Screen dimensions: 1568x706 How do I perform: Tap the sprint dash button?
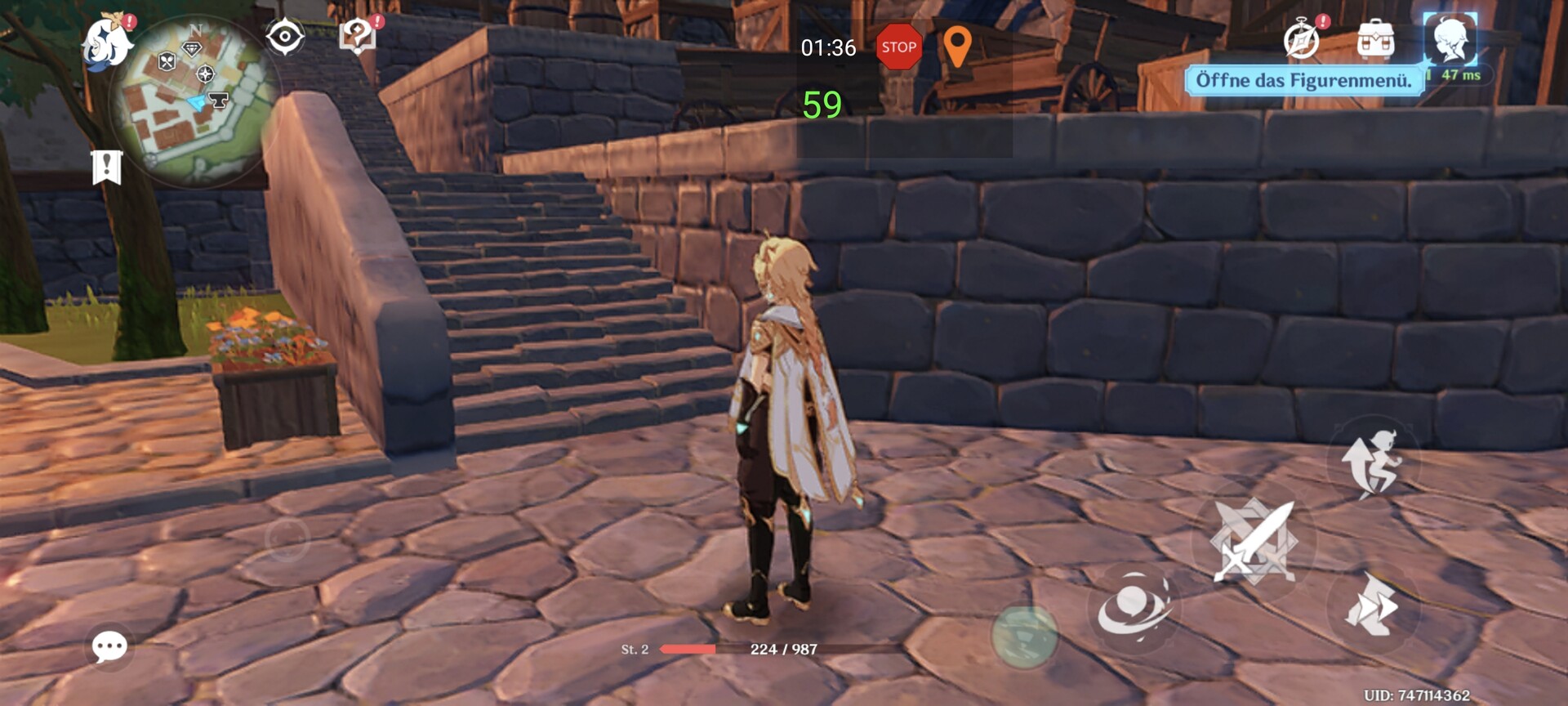click(1374, 605)
